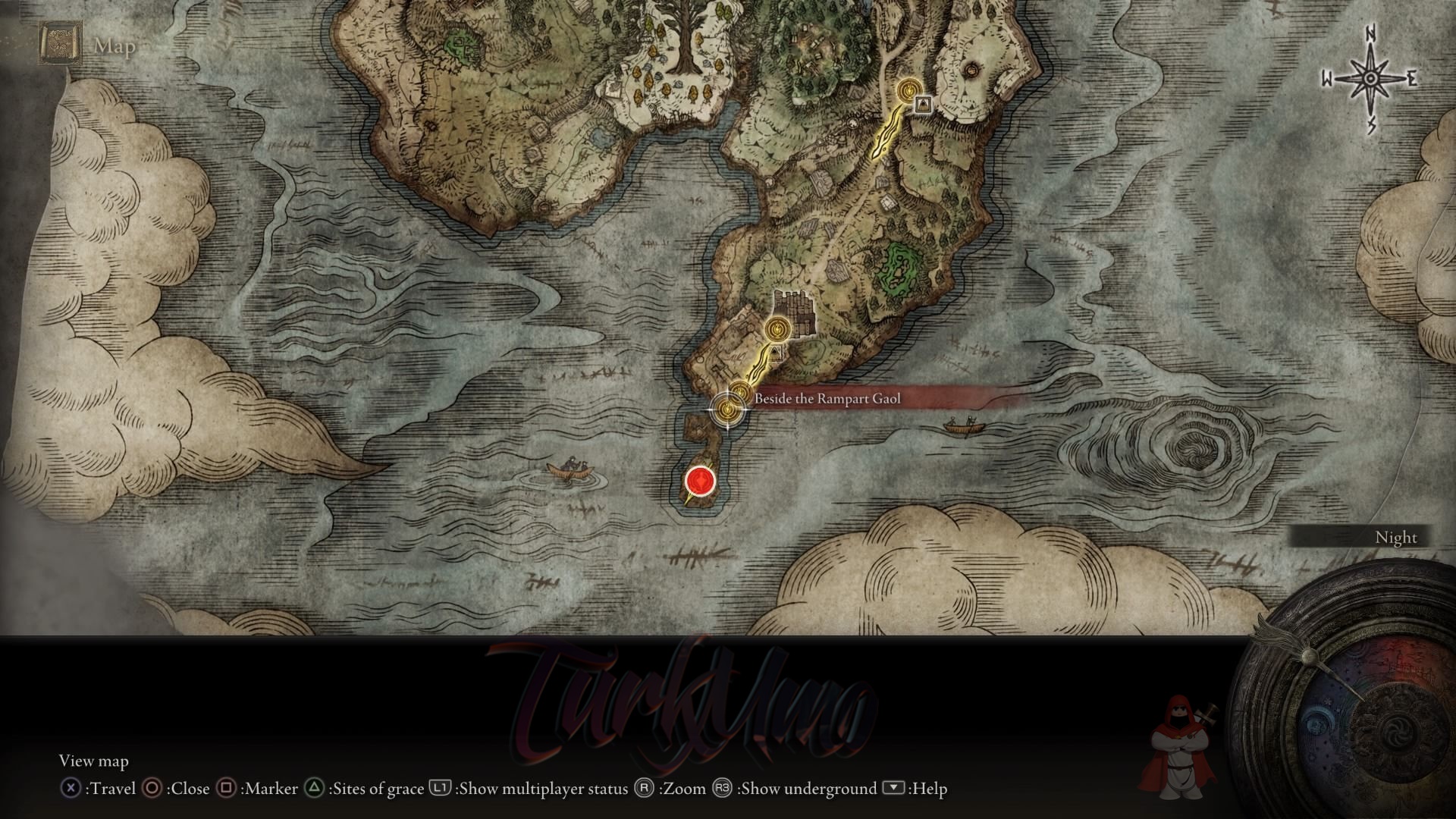1456x819 pixels.
Task: Select the Beside the Rampart Gaol grace
Action: point(728,409)
